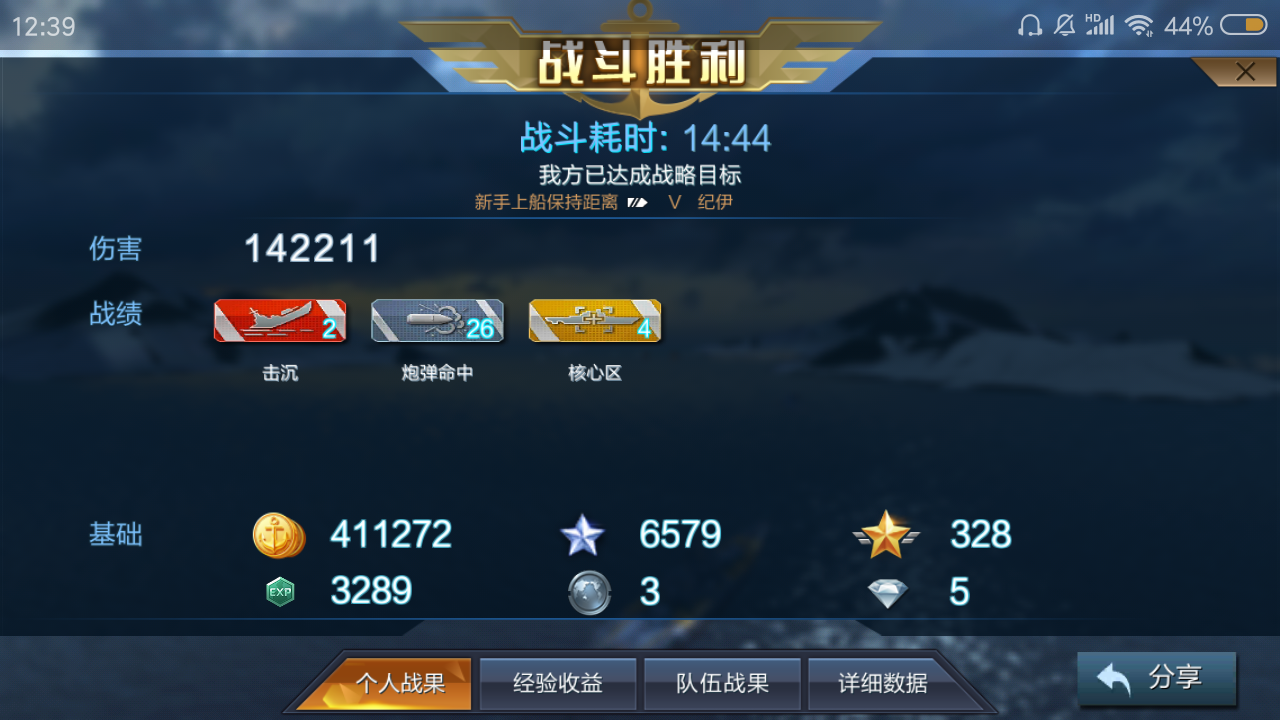Open the 队伍战果 tab

722,684
